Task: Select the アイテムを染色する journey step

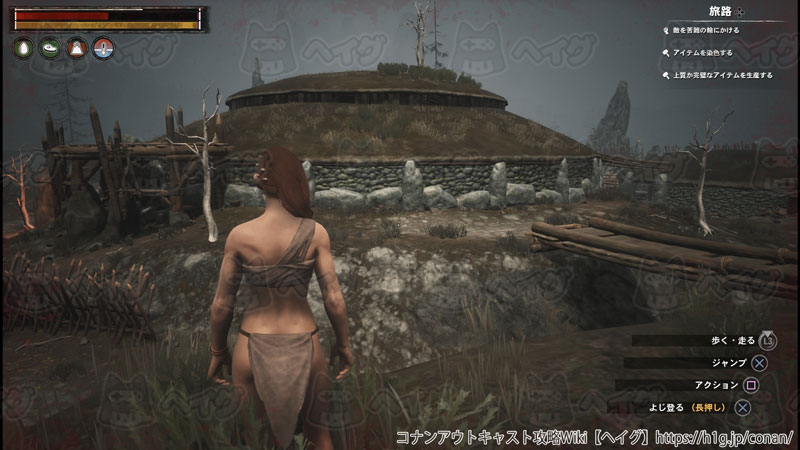Action: point(703,52)
